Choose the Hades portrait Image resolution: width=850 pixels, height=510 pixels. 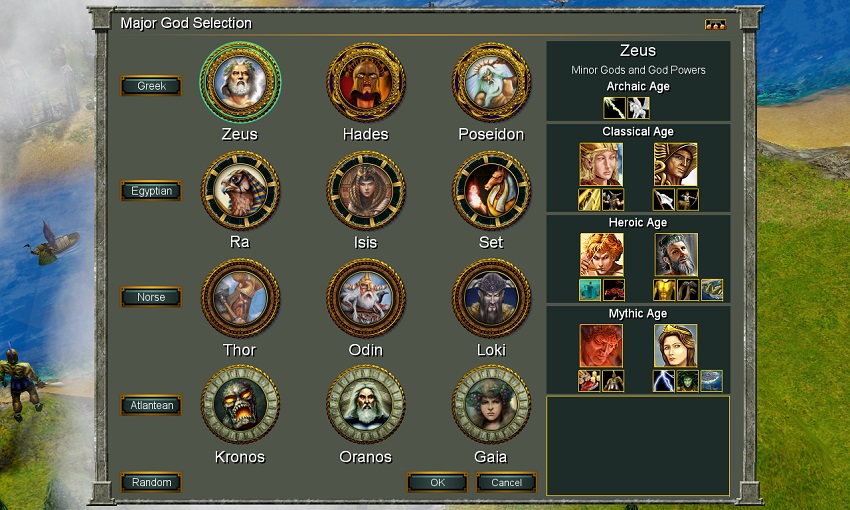(x=366, y=82)
